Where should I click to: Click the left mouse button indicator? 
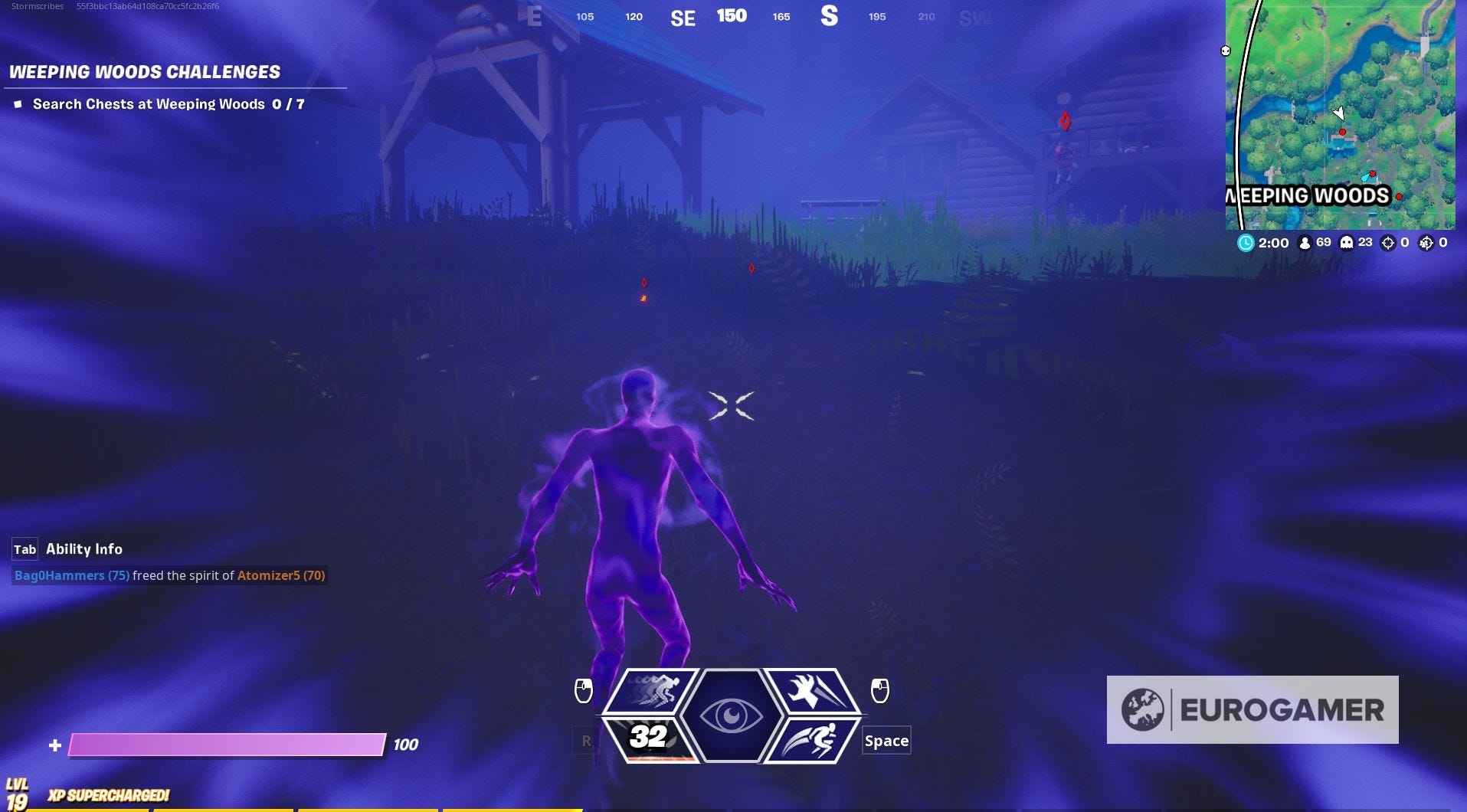(x=583, y=690)
